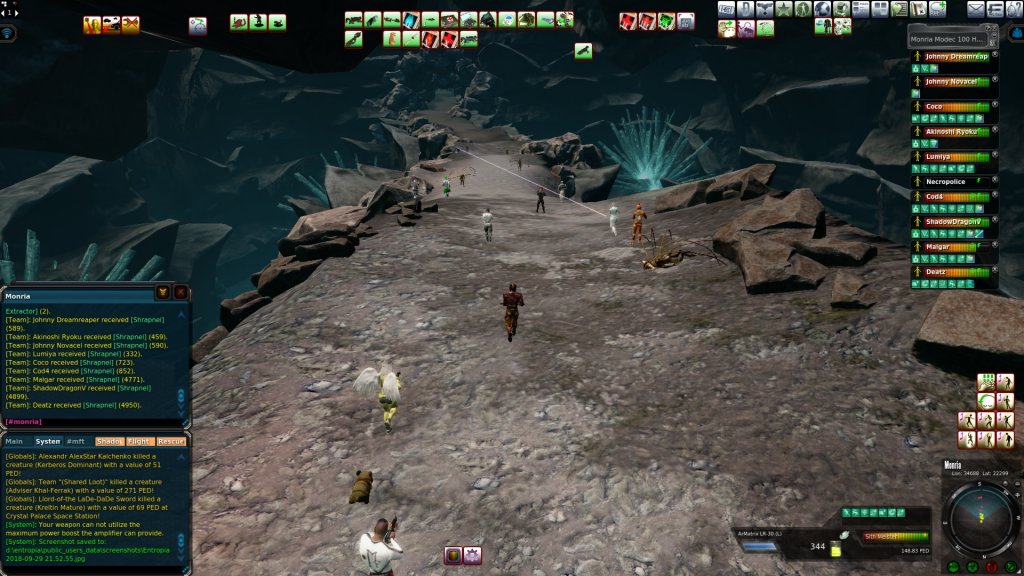This screenshot has width=1024, height=576.
Task: Switch to the Flight chat tab
Action: coord(139,441)
